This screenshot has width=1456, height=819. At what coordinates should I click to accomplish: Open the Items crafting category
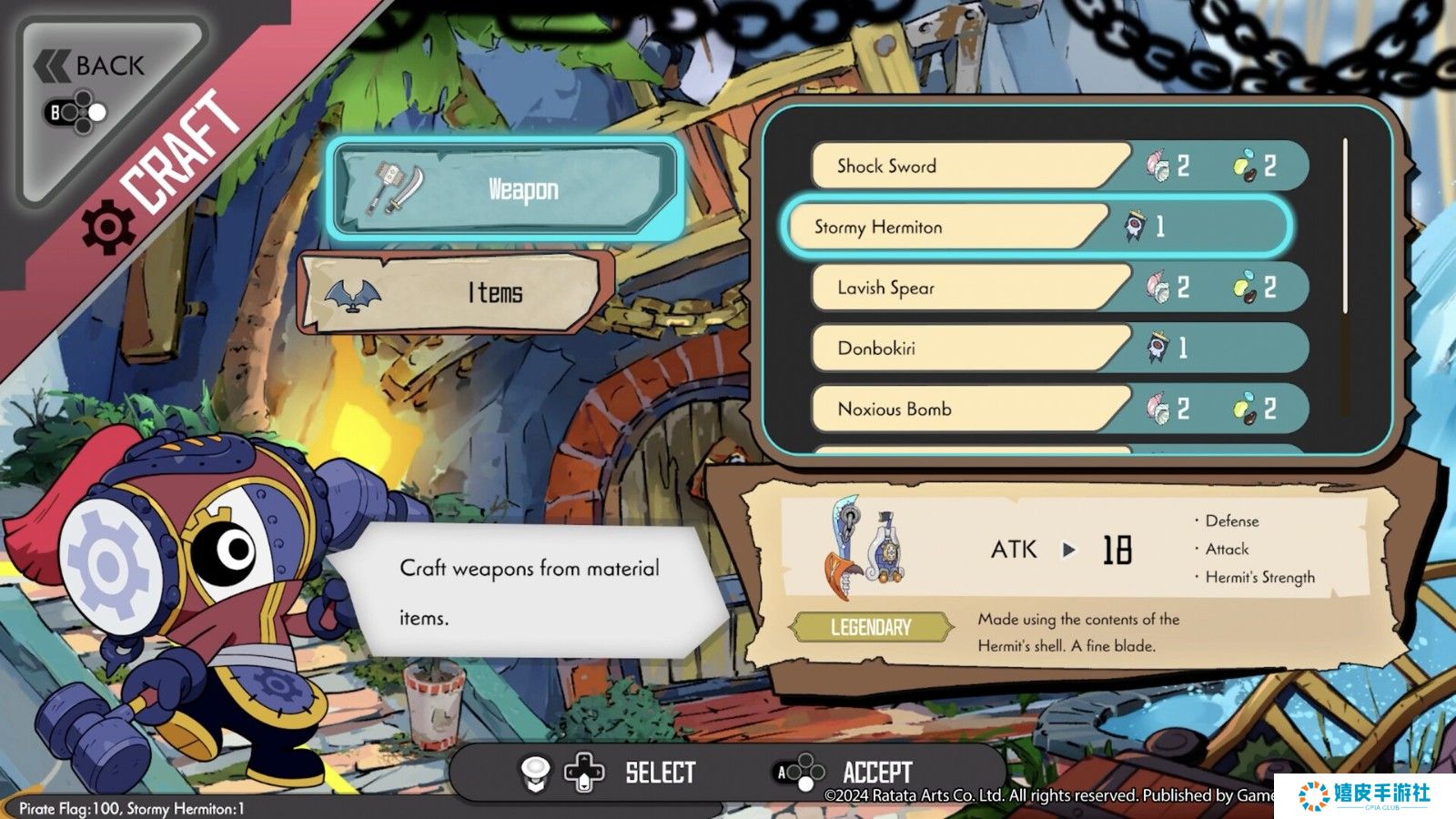[457, 292]
